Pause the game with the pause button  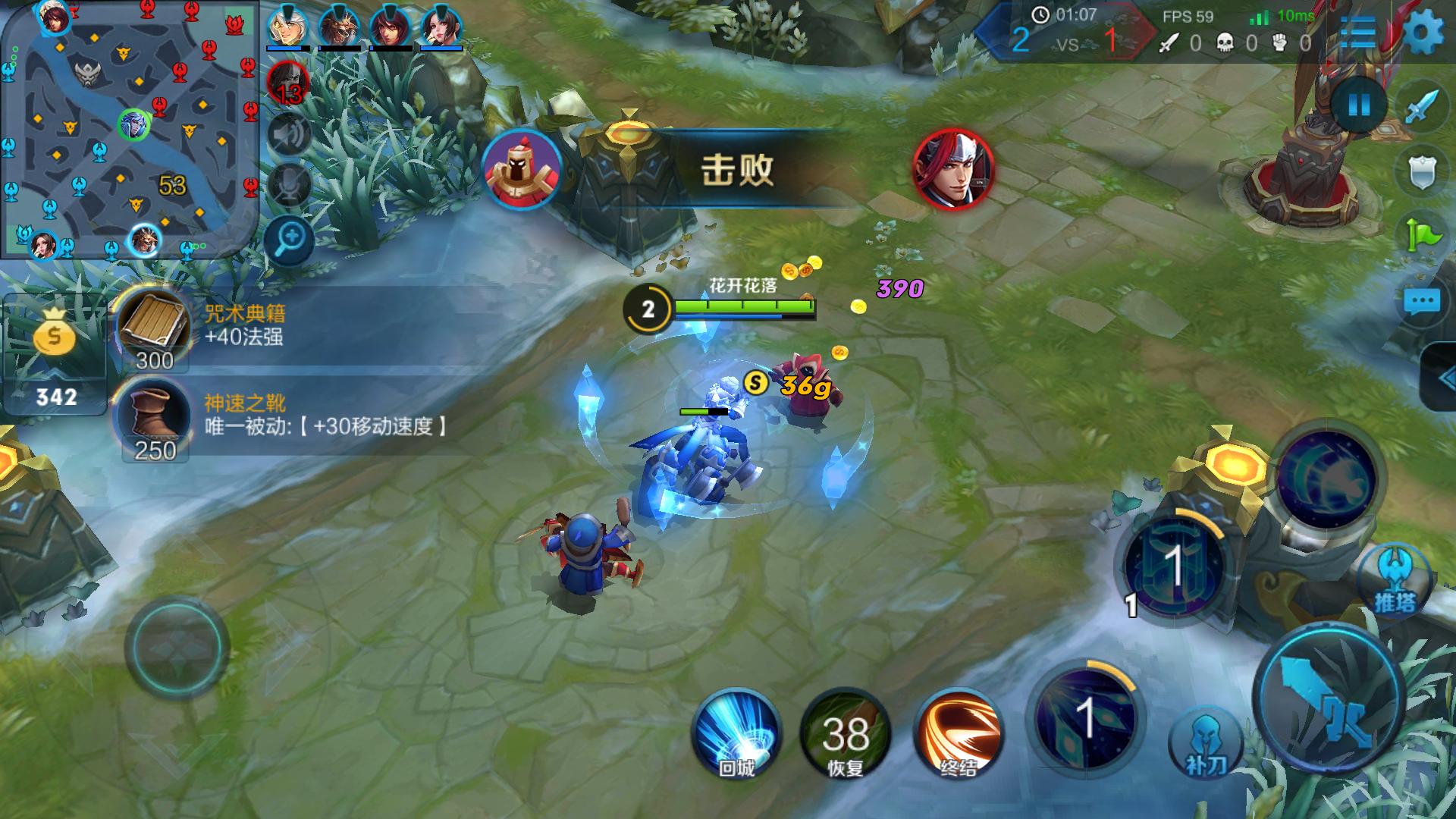coord(1359,105)
